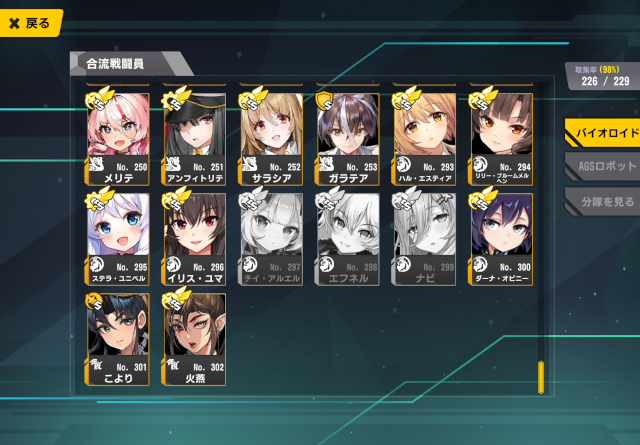Go back with the 戻る button
This screenshot has width=640, height=445.
point(30,22)
